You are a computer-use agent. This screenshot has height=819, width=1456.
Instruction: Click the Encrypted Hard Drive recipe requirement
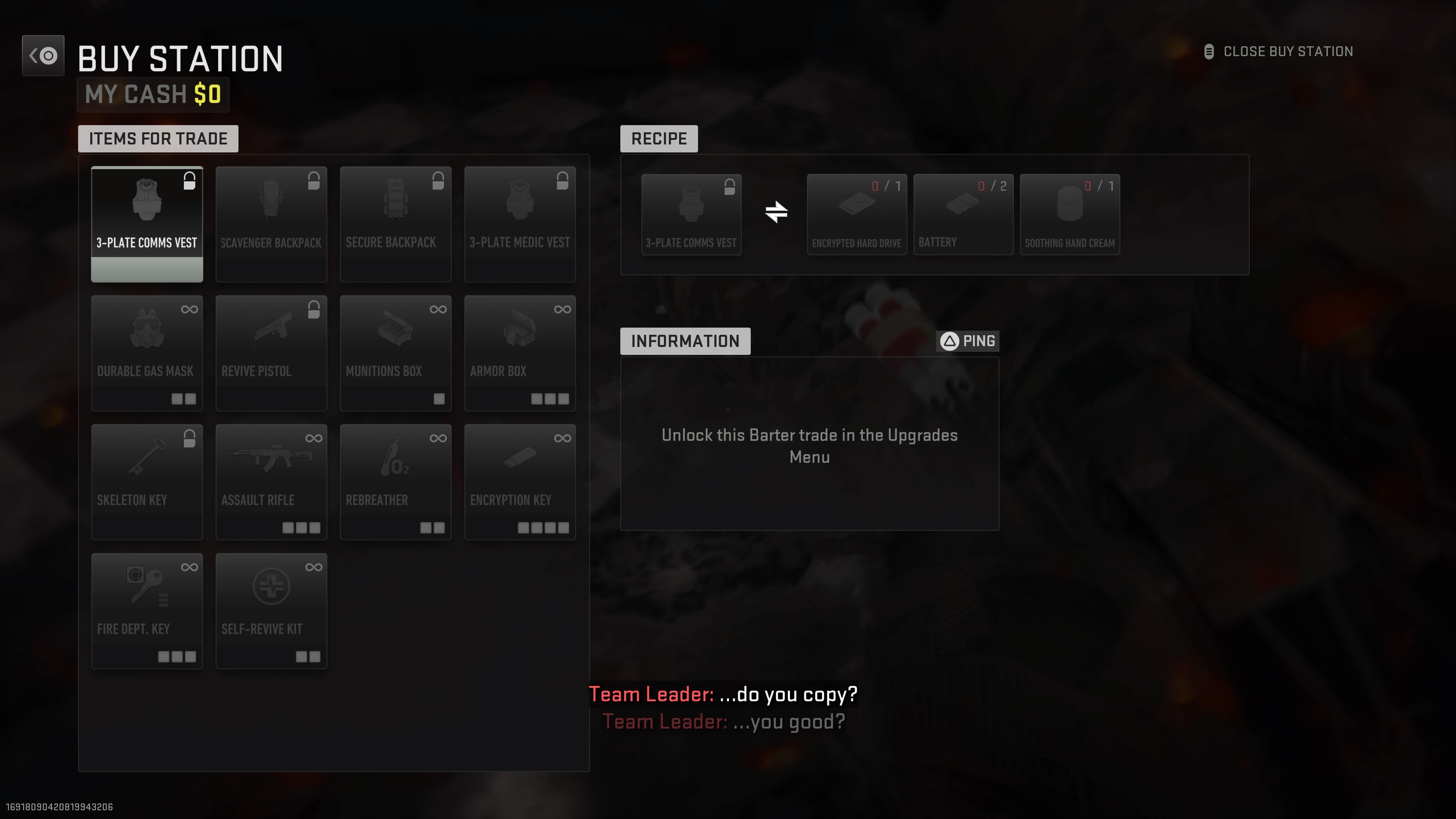[x=857, y=213]
